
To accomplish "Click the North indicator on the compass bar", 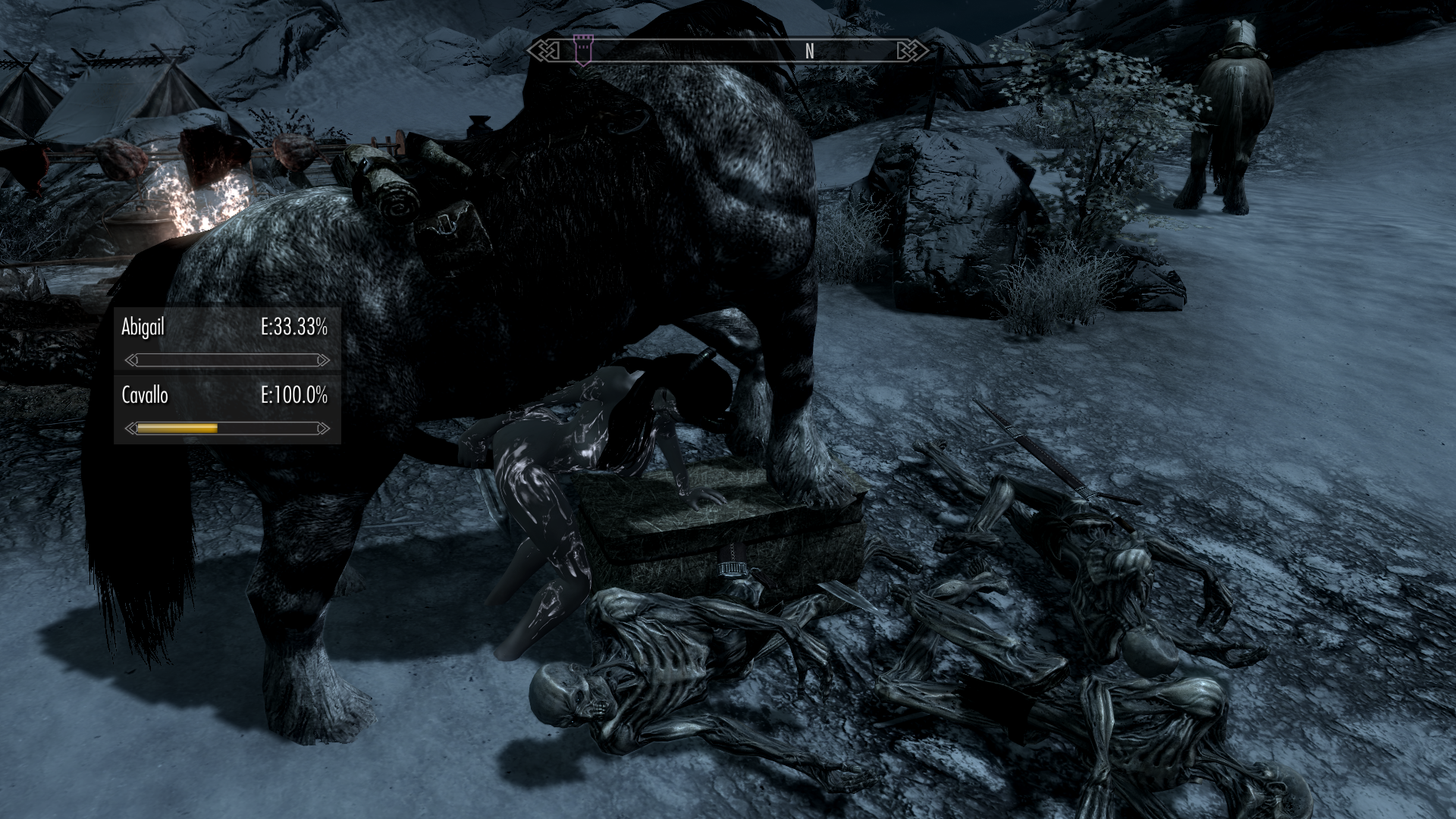I will pyautogui.click(x=809, y=51).
